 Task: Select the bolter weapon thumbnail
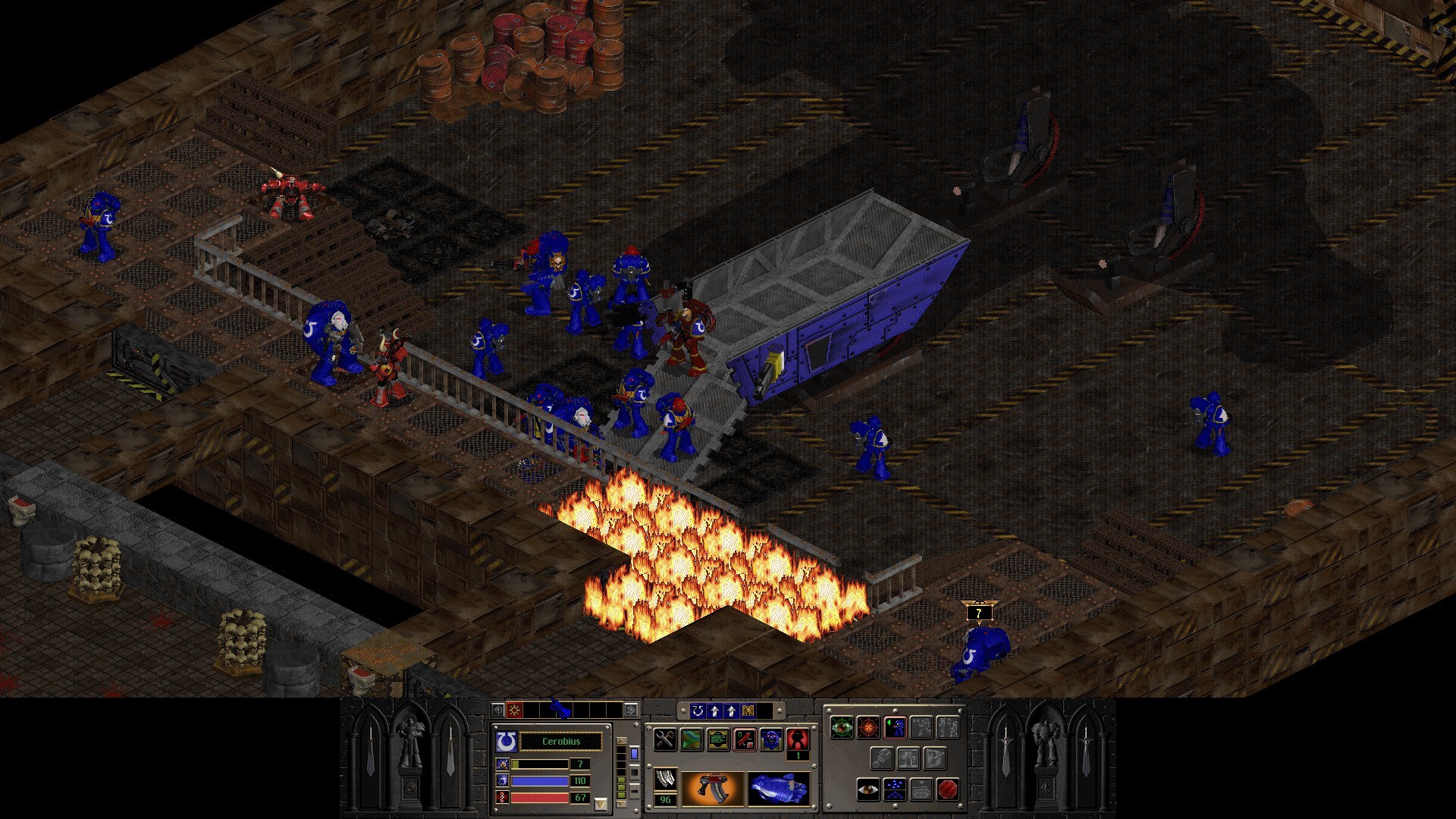[x=713, y=788]
